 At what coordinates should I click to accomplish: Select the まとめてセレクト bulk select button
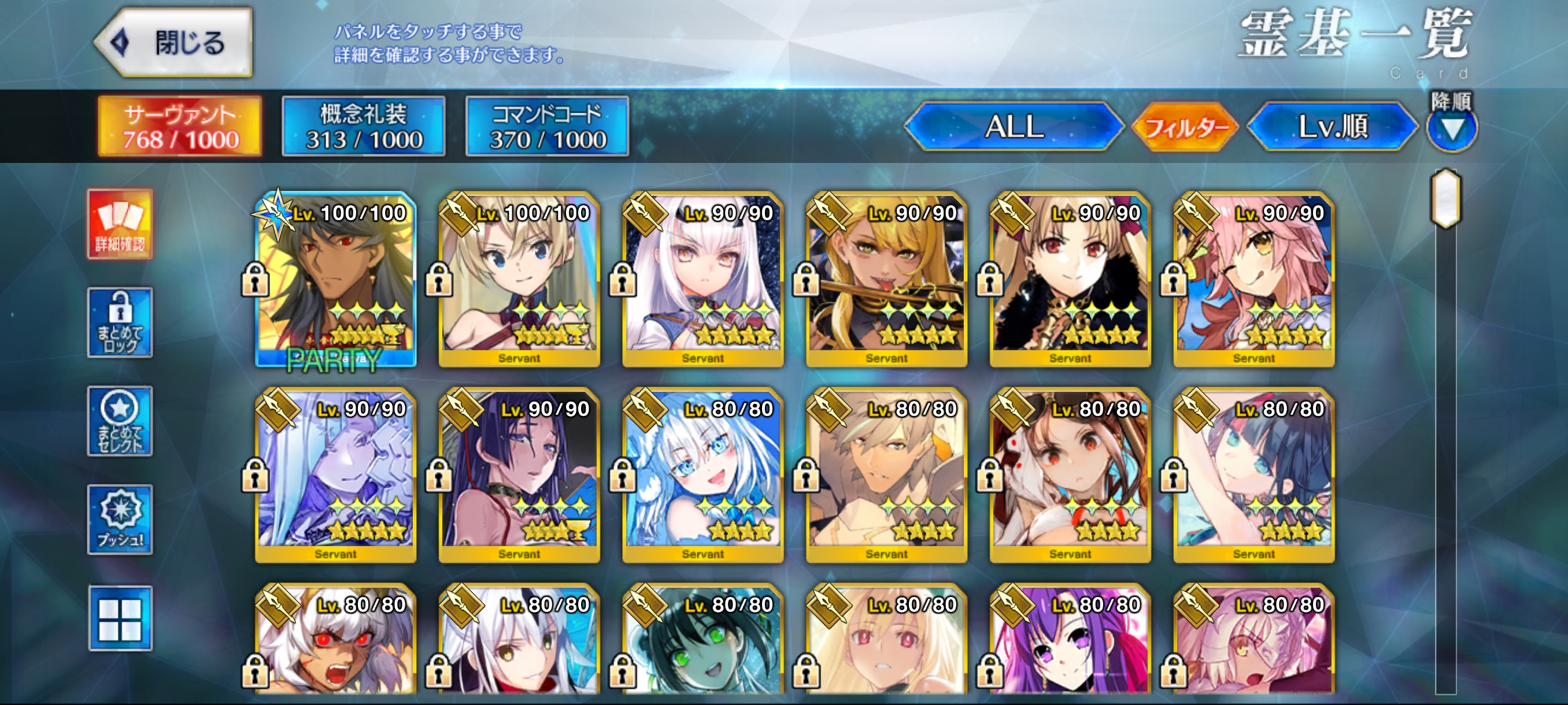click(120, 421)
